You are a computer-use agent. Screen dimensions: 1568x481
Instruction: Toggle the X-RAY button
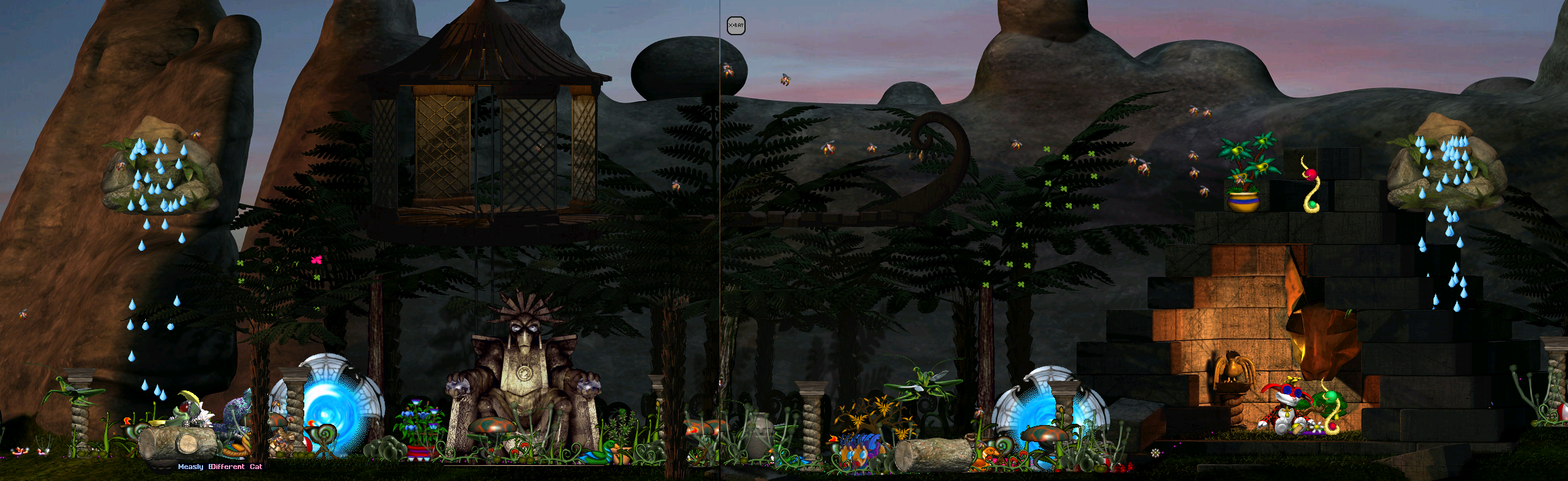(x=736, y=26)
